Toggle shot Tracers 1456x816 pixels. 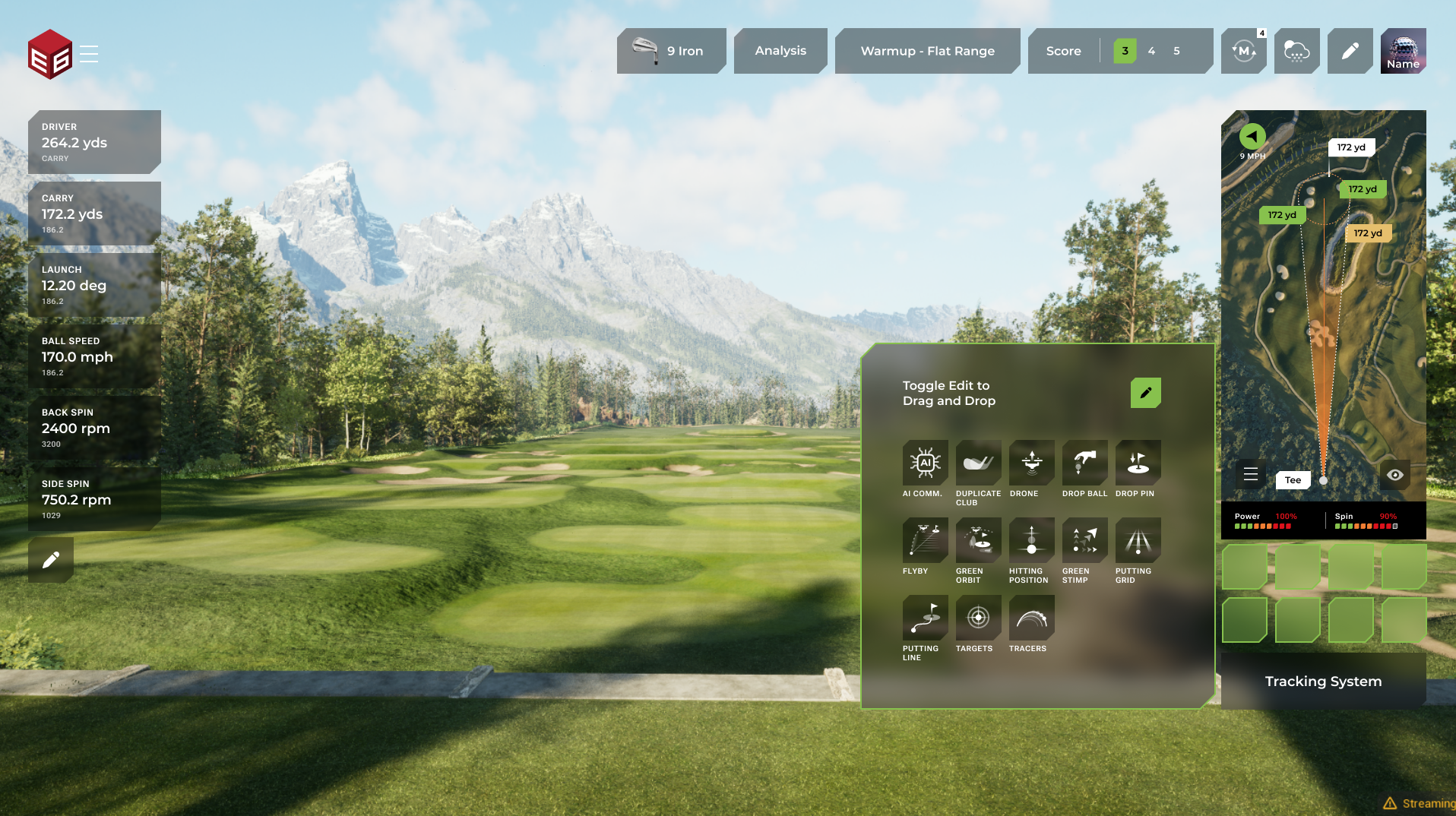[x=1031, y=618]
